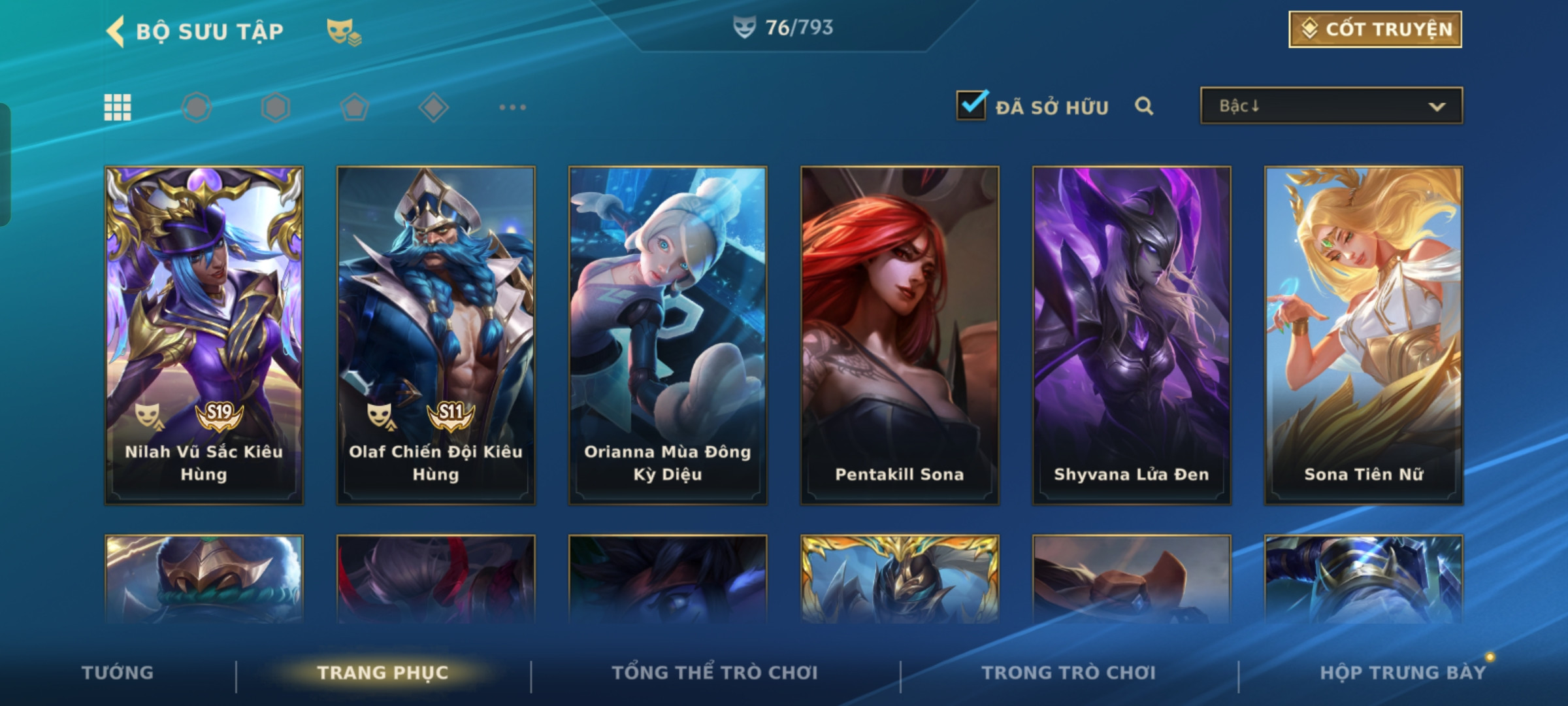Toggle the Đã Sở Hữu checkbox
Screen dimensions: 1568x706
(x=972, y=105)
